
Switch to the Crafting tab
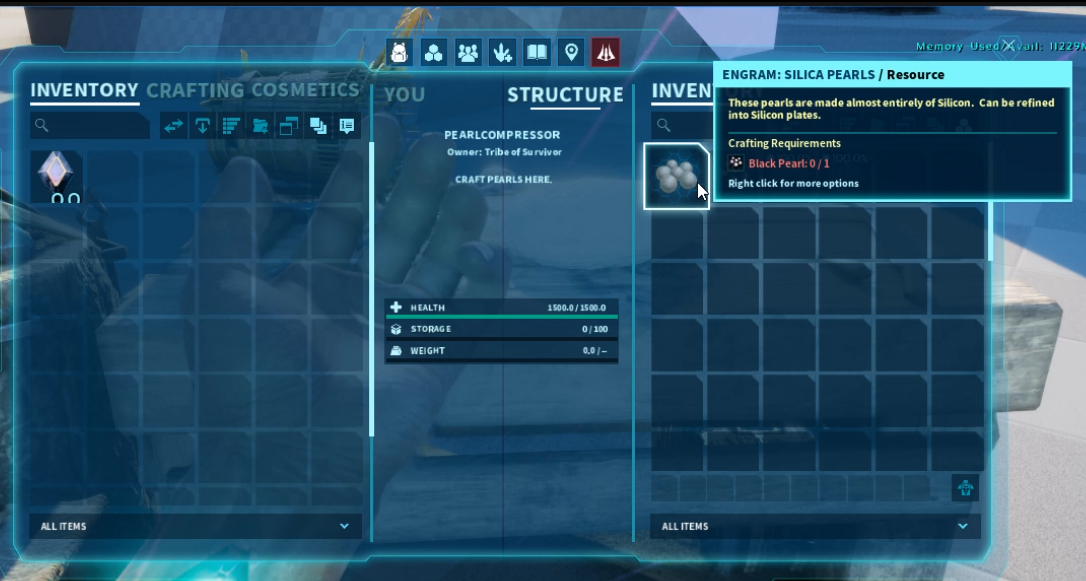tap(195, 90)
